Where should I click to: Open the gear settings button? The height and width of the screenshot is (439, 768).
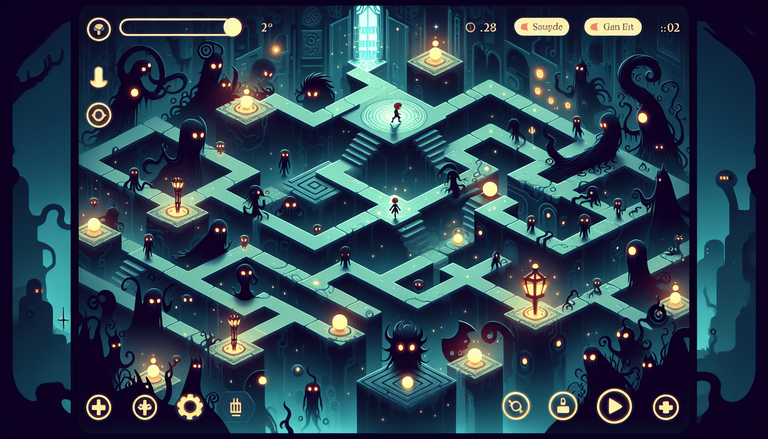(189, 406)
